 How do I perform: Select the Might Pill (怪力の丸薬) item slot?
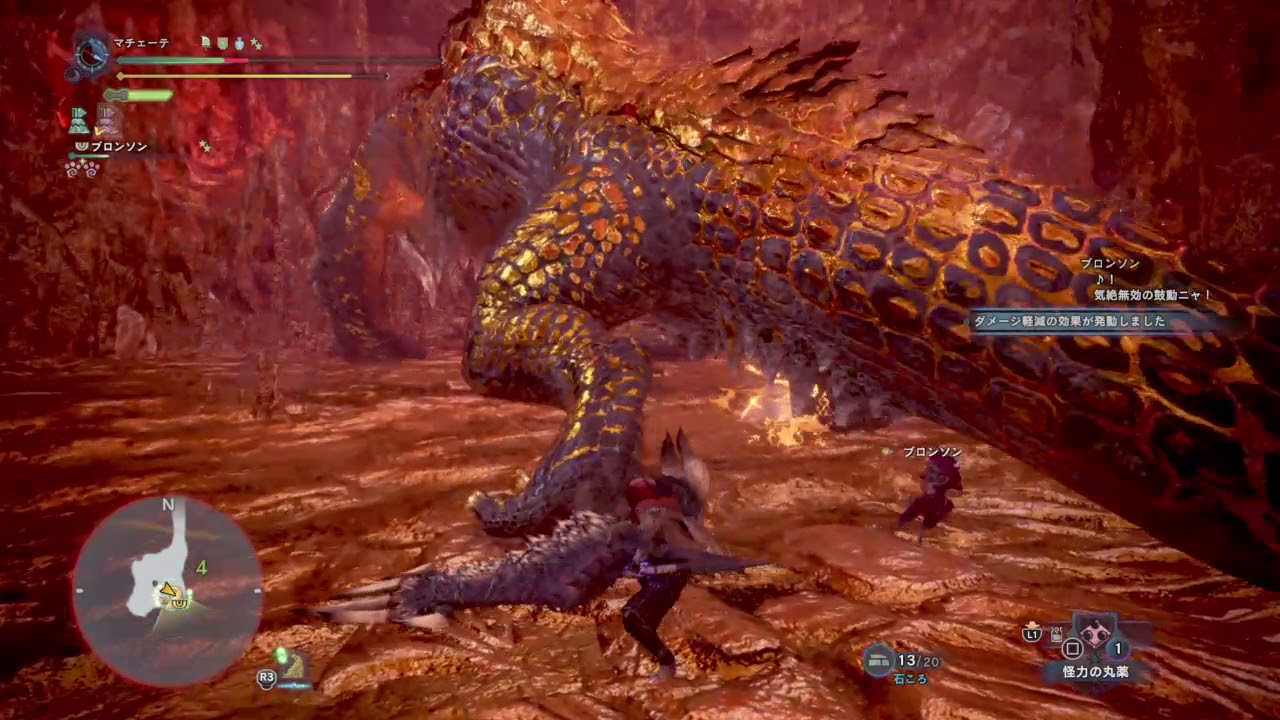point(1094,635)
